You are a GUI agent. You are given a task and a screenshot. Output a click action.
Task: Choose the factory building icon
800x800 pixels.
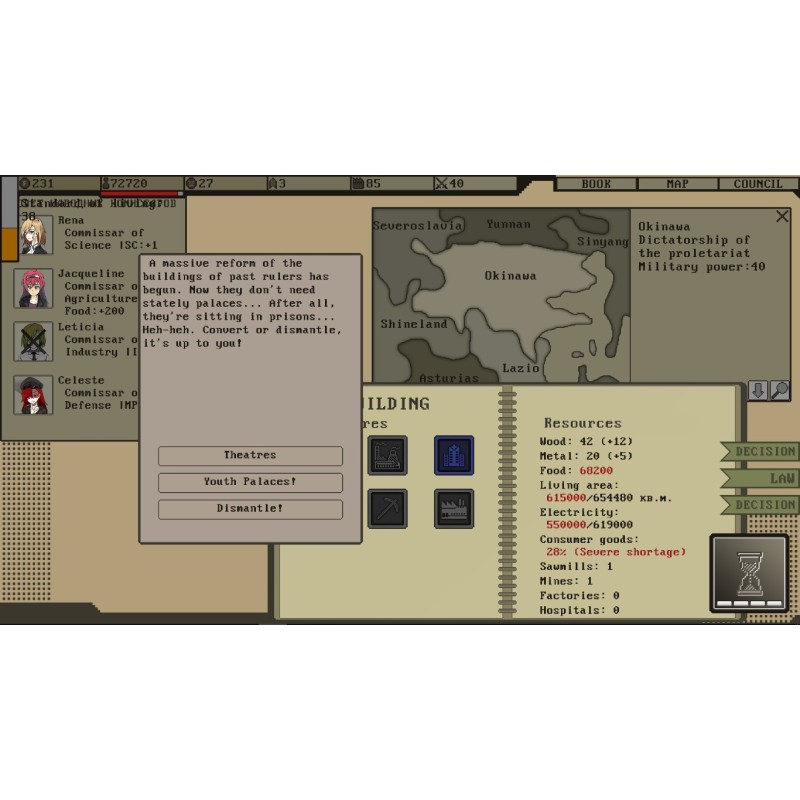454,509
